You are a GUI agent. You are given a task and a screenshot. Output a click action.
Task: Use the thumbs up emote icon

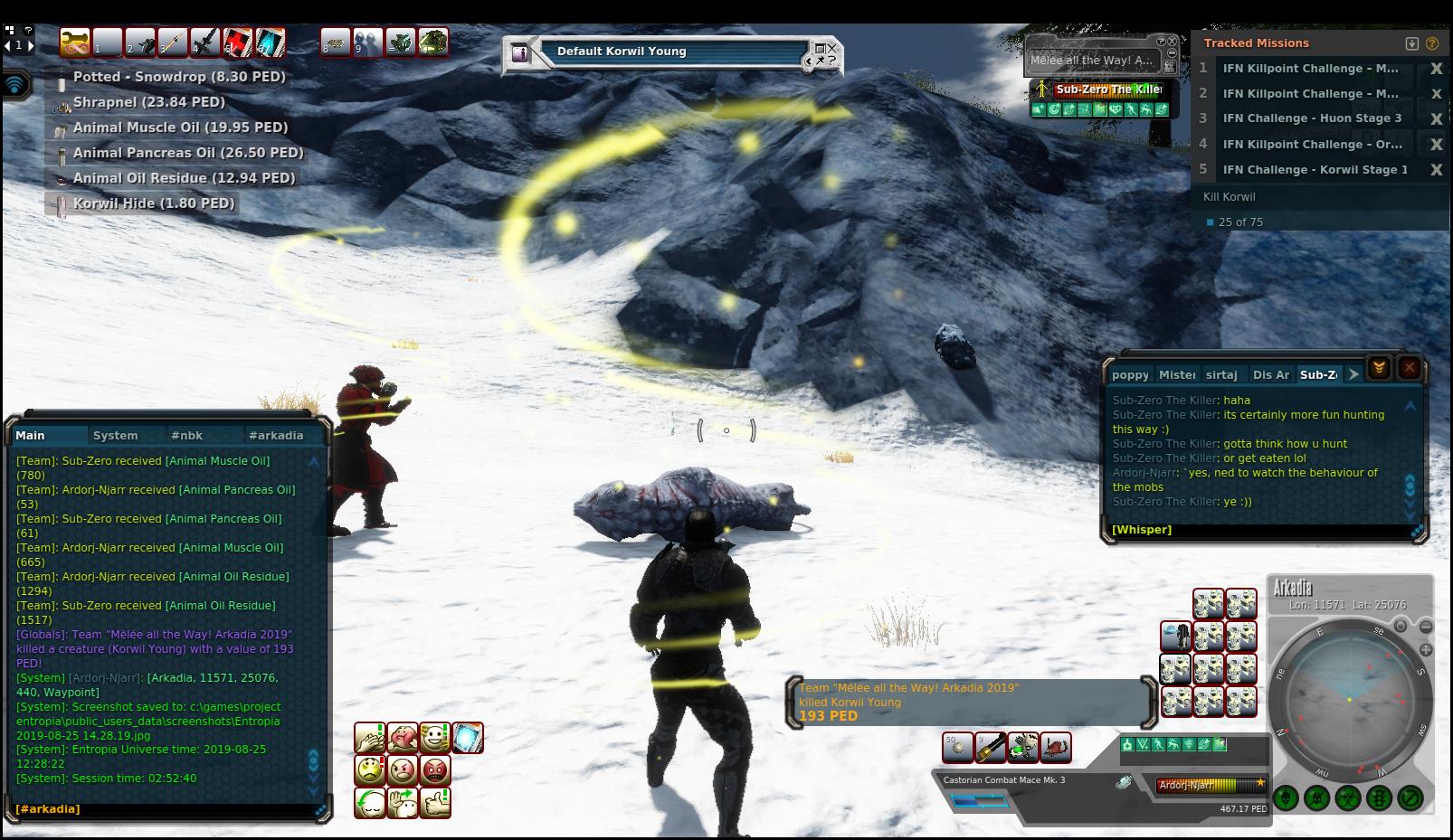[x=435, y=803]
